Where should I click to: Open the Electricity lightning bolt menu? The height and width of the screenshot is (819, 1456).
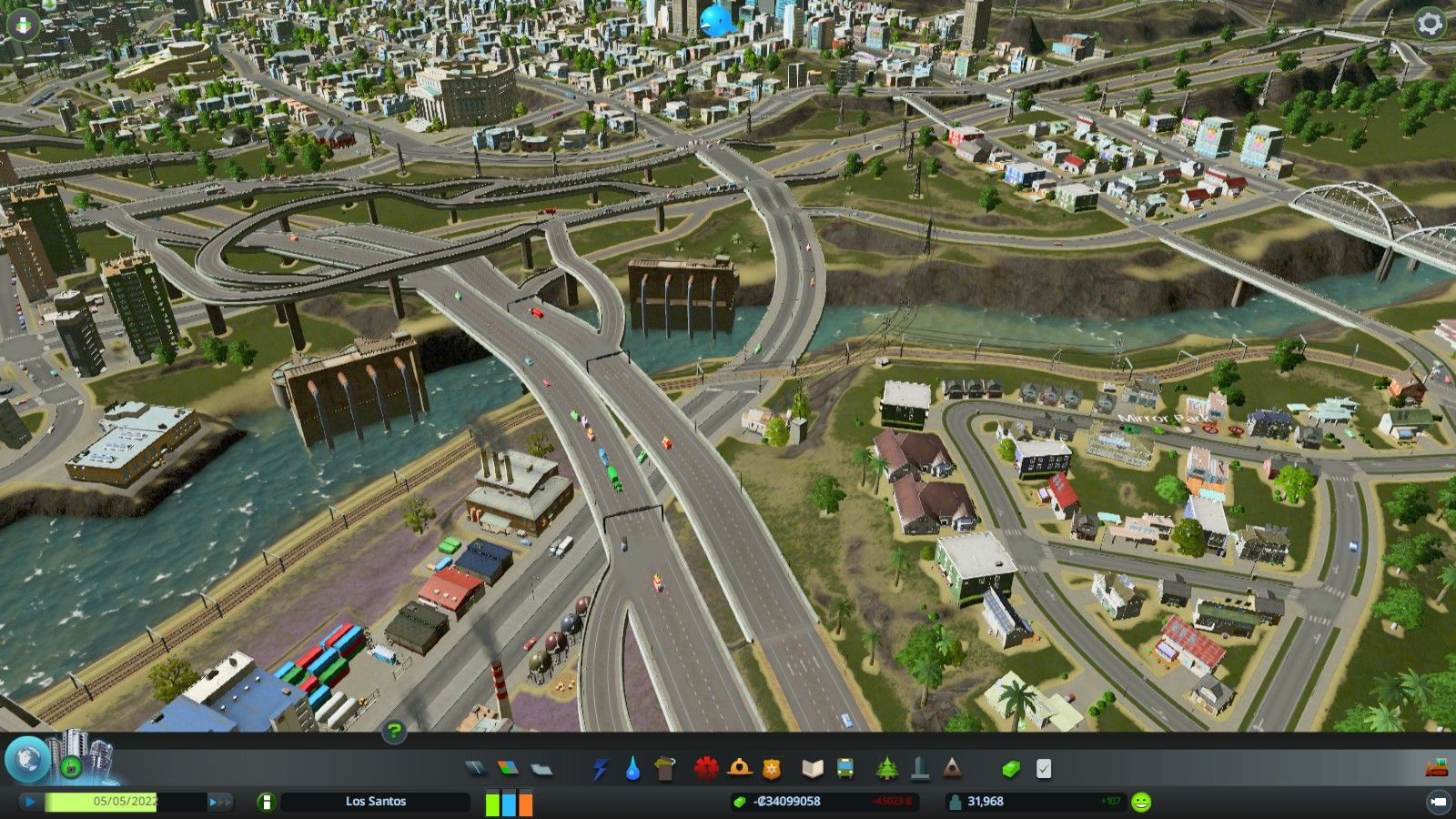click(x=601, y=769)
